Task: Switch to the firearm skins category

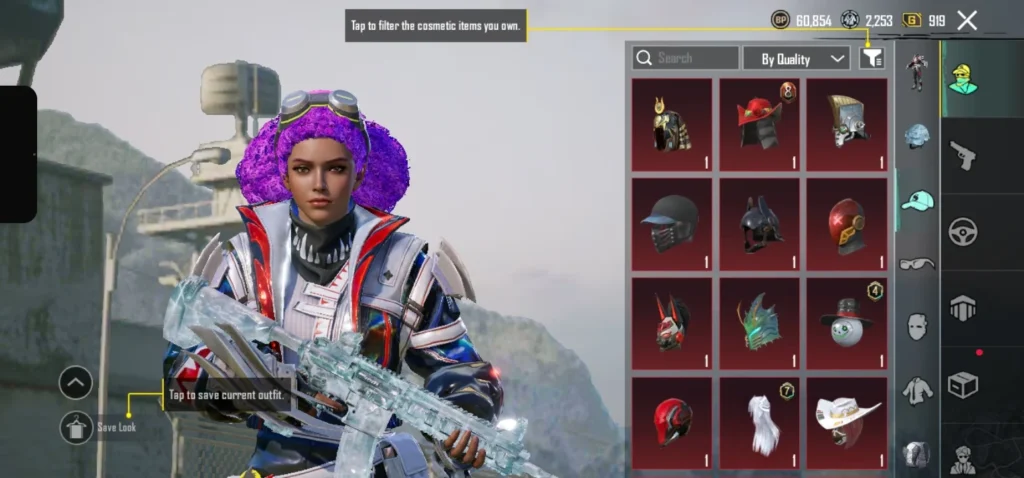Action: (963, 155)
